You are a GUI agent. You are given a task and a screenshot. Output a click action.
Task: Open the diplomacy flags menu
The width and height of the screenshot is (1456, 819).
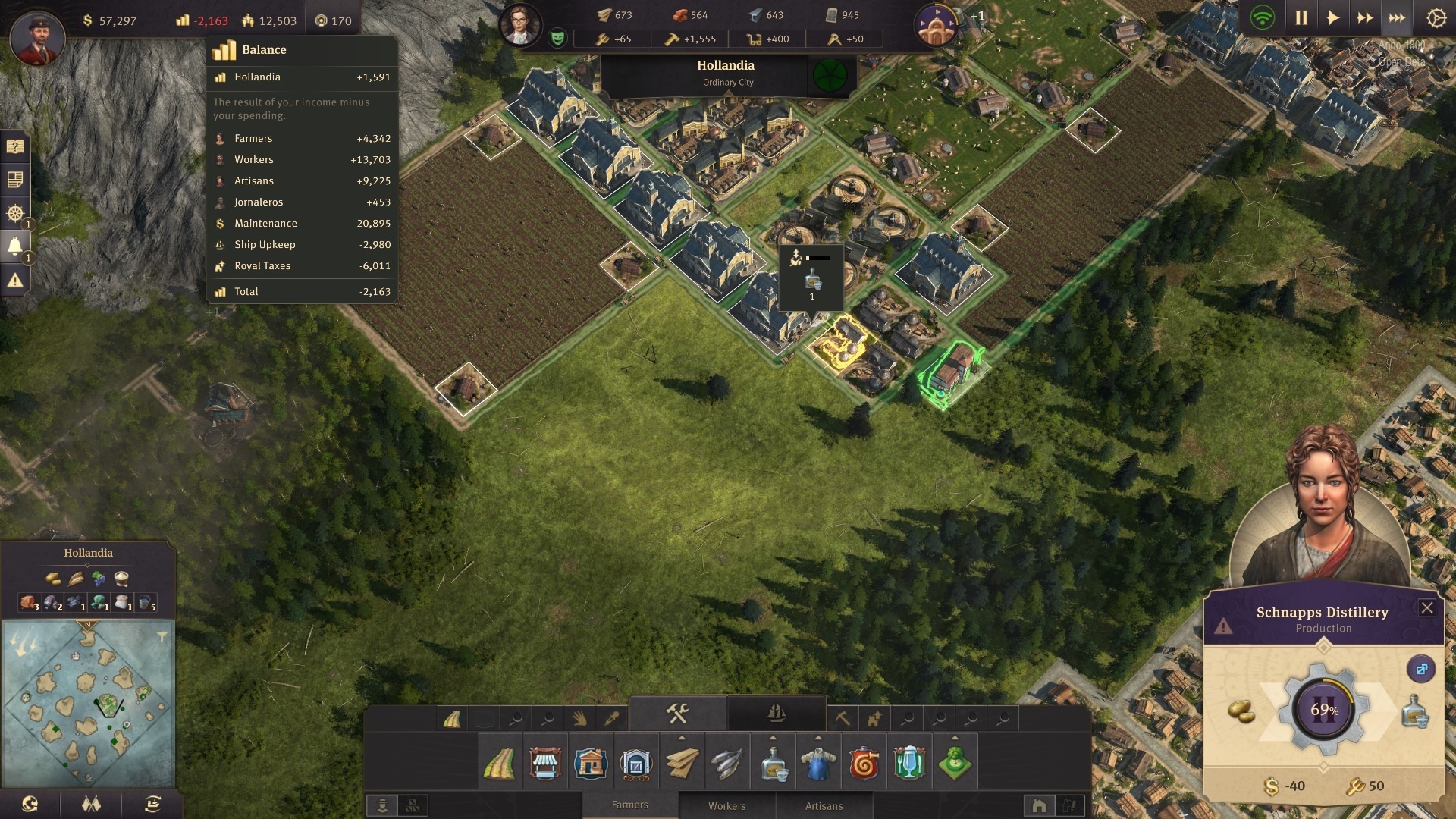[91, 804]
